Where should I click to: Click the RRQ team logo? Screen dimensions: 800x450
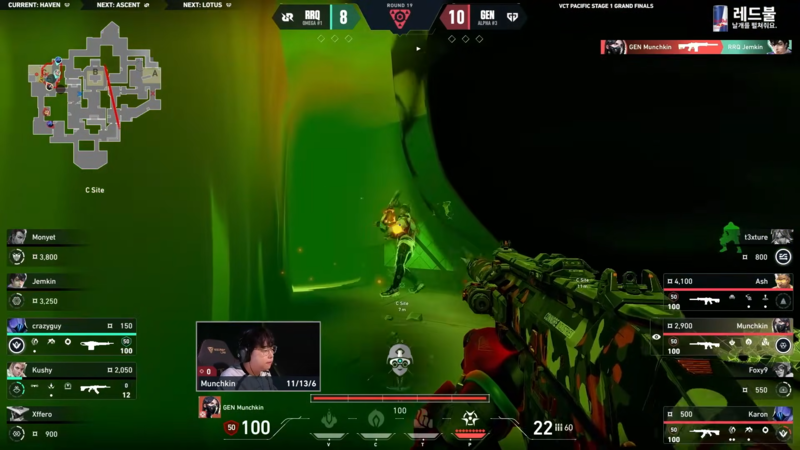(287, 16)
